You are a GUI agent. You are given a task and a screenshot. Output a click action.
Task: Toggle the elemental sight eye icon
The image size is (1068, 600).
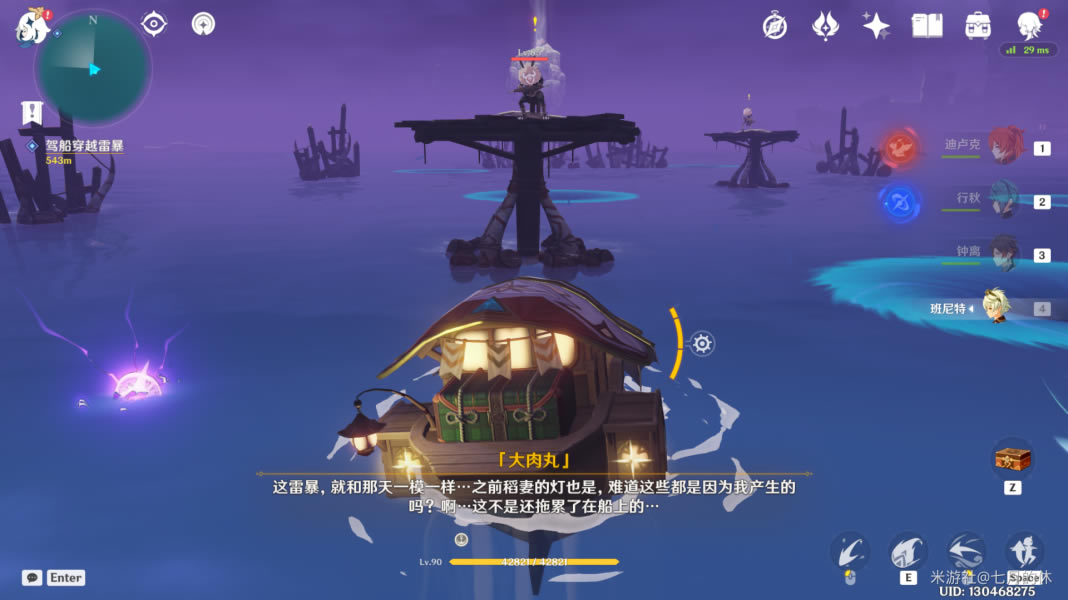154,24
